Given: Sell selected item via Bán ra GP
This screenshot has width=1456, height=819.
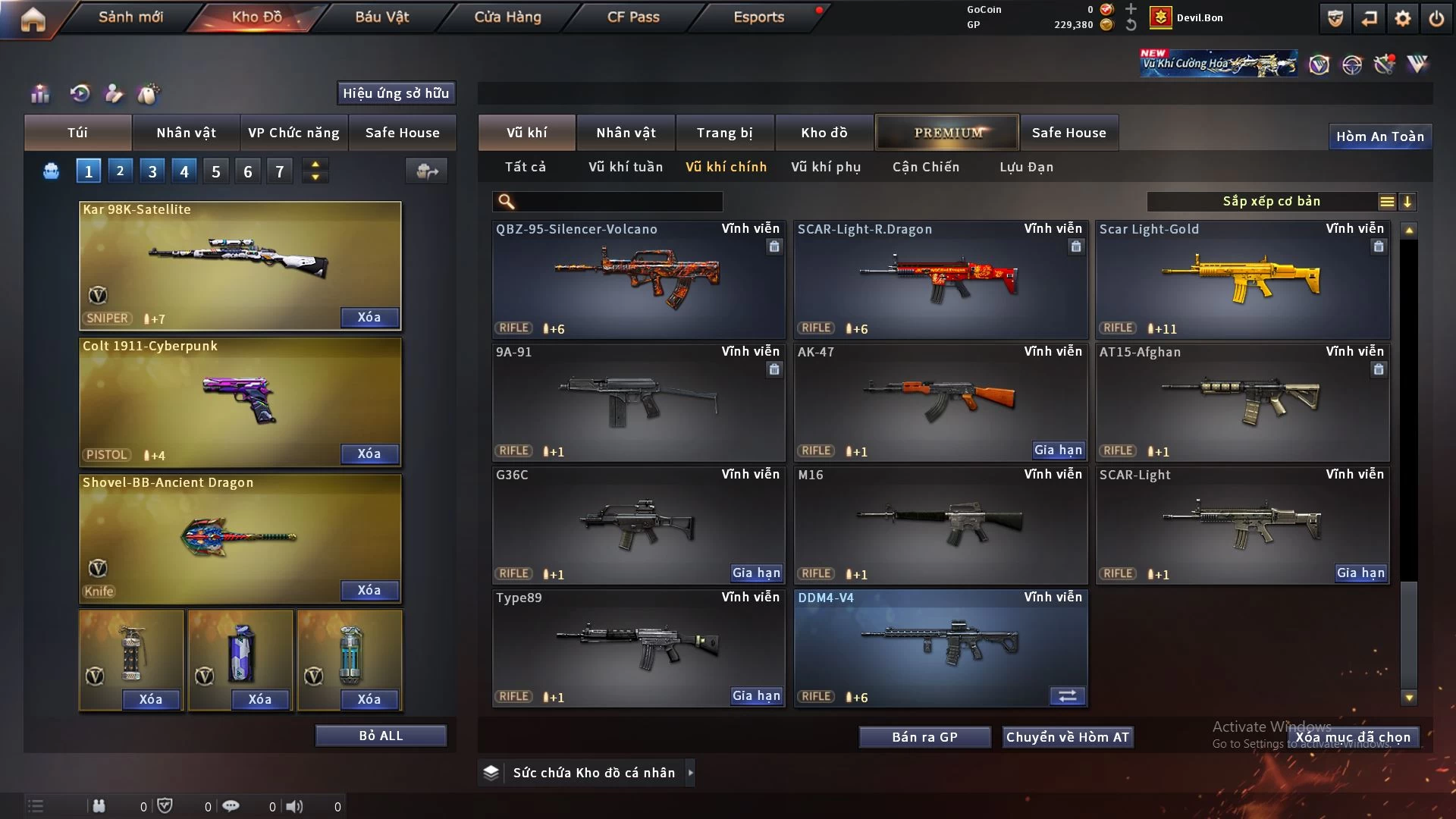Looking at the screenshot, I should point(924,737).
